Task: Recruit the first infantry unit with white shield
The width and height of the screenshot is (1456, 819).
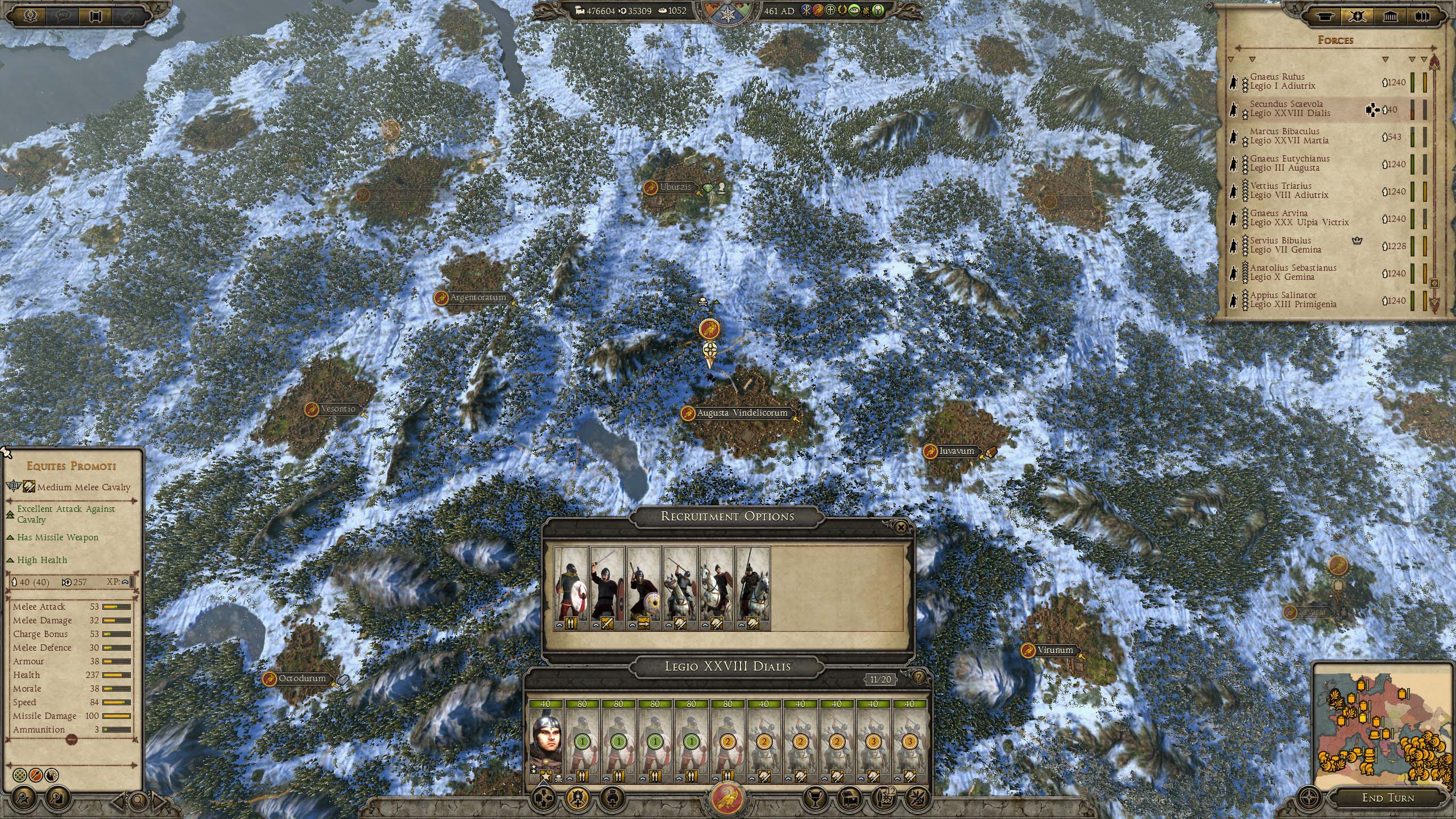Action: pos(571,589)
